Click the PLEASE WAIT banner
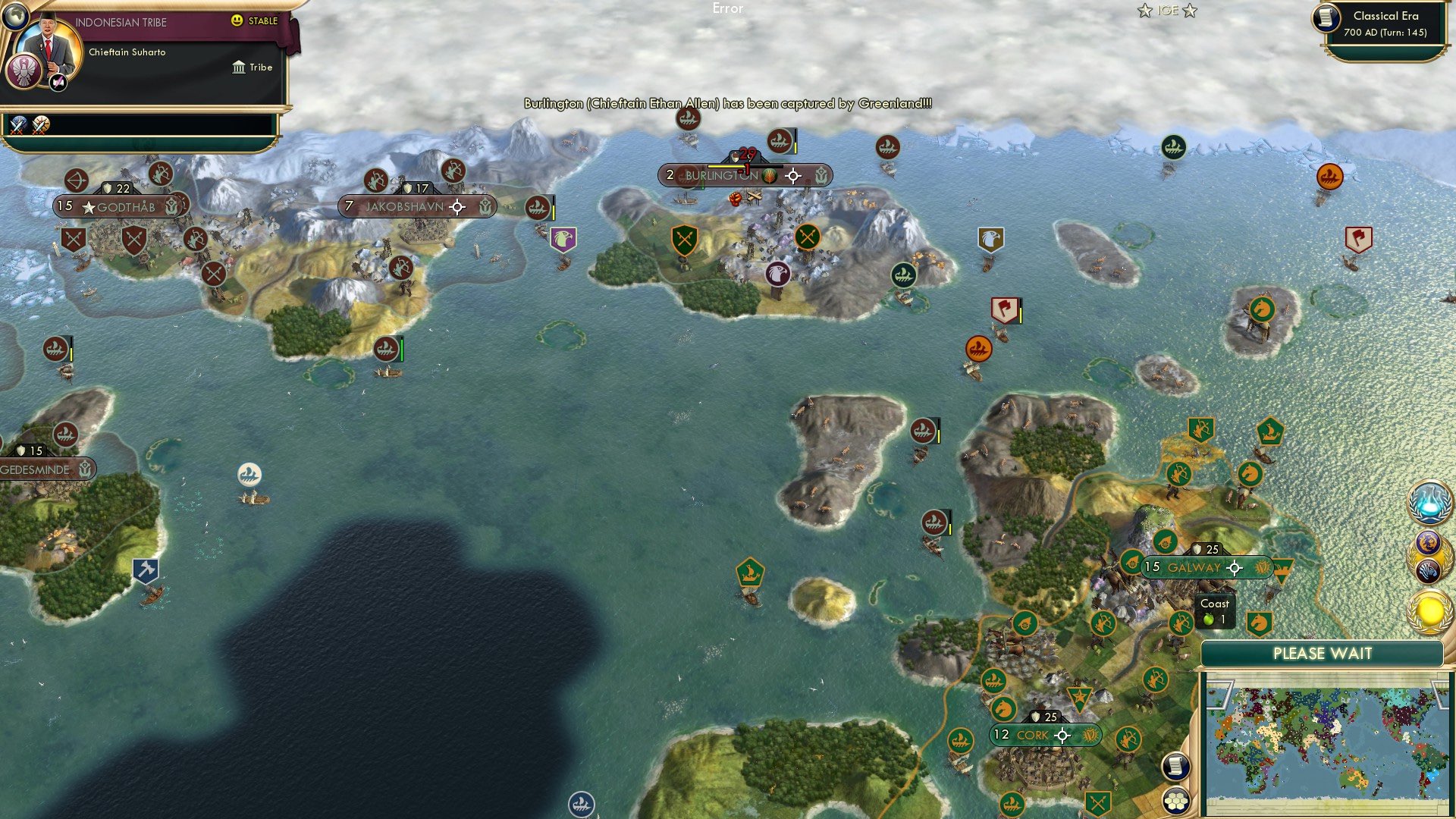Screen dimensions: 1456x819 tap(1323, 653)
